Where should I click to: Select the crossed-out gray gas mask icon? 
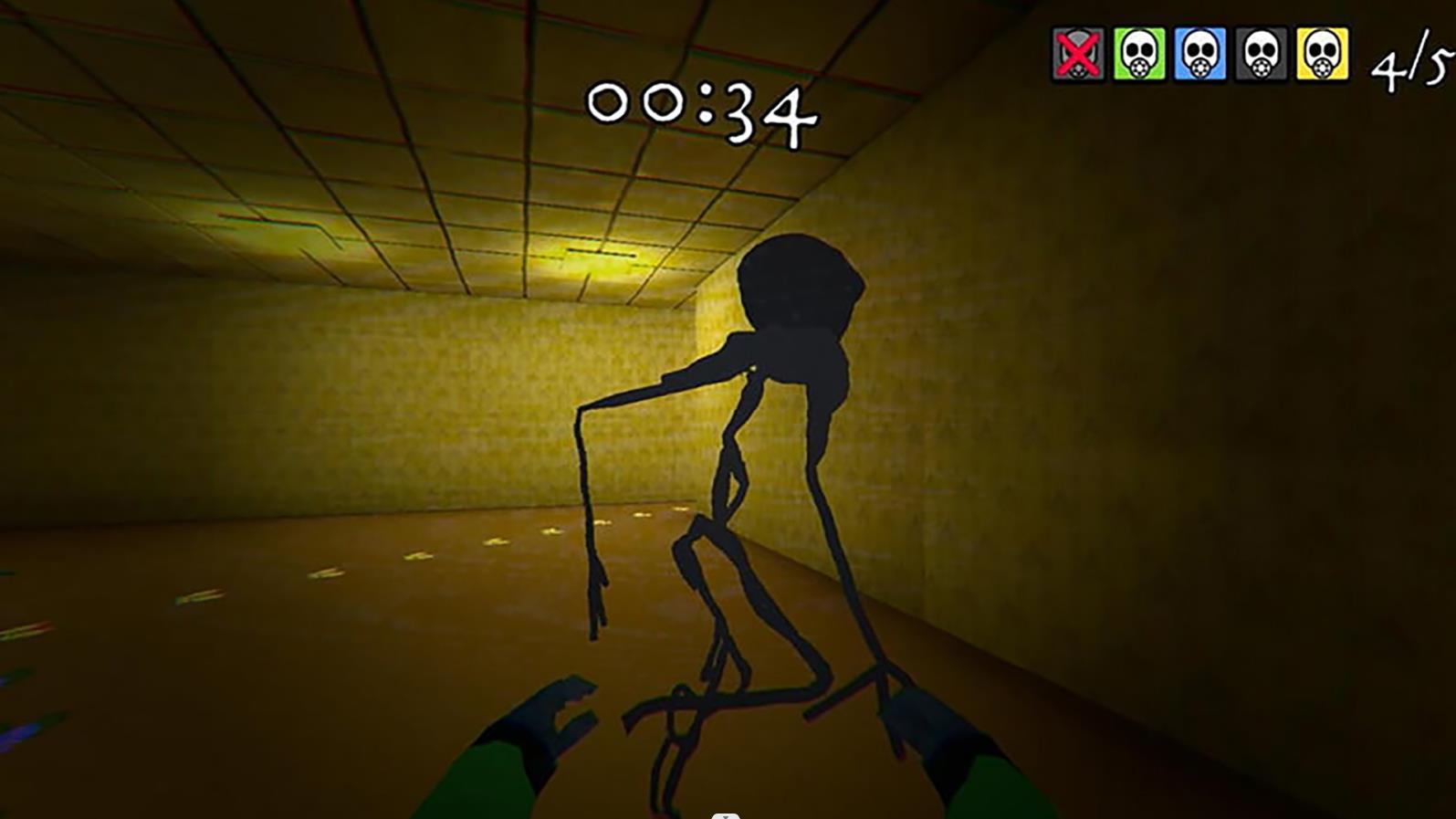coord(1078,55)
